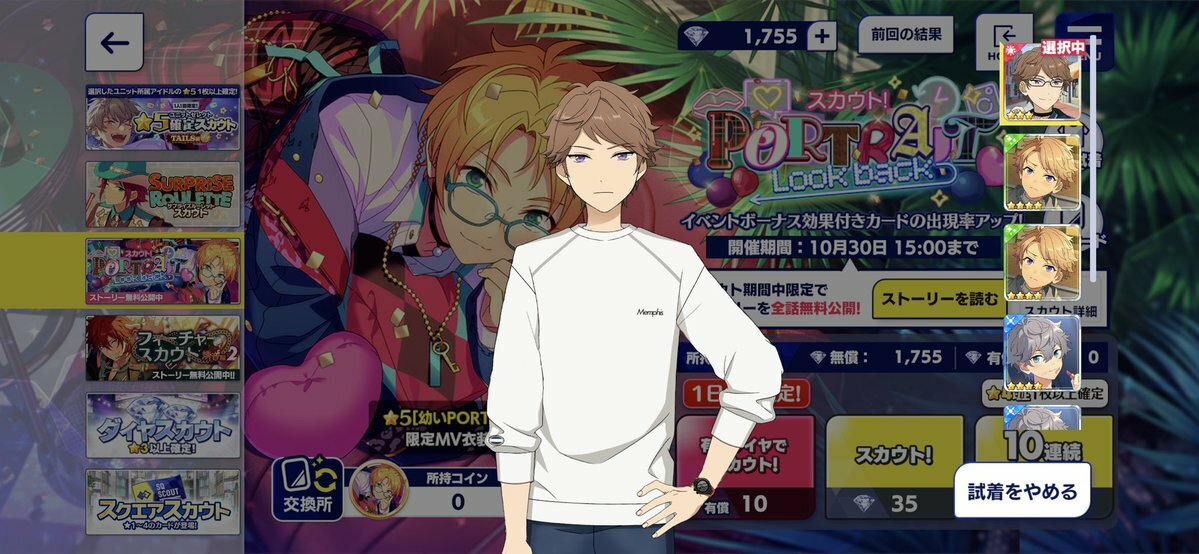Choose the PORTRAIT Look Back scout banner
This screenshot has width=1199, height=554.
click(x=162, y=270)
